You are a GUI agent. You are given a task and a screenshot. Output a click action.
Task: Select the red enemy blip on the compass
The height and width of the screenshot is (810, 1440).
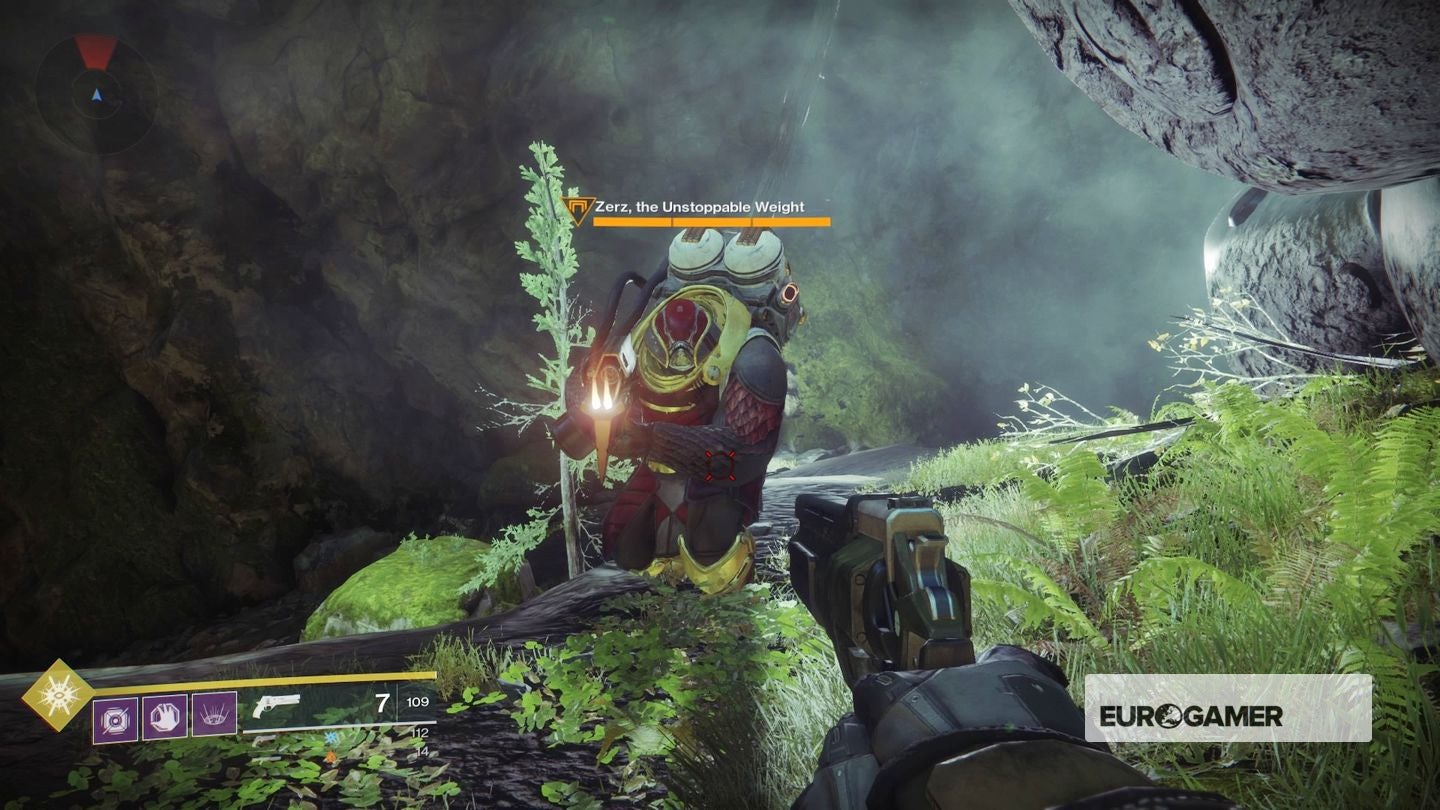tap(95, 52)
